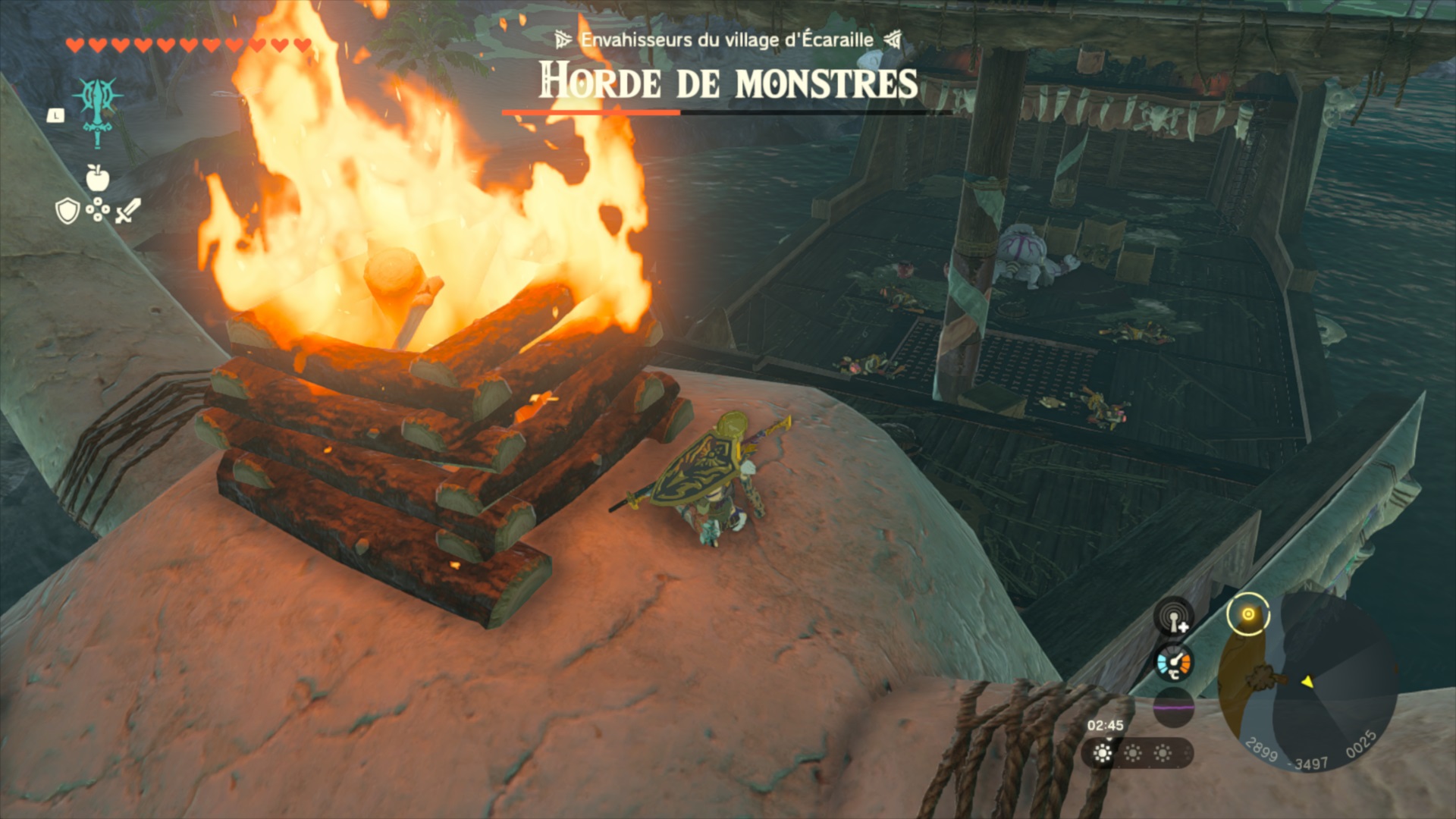Open the shield quick-select icon

[67, 211]
